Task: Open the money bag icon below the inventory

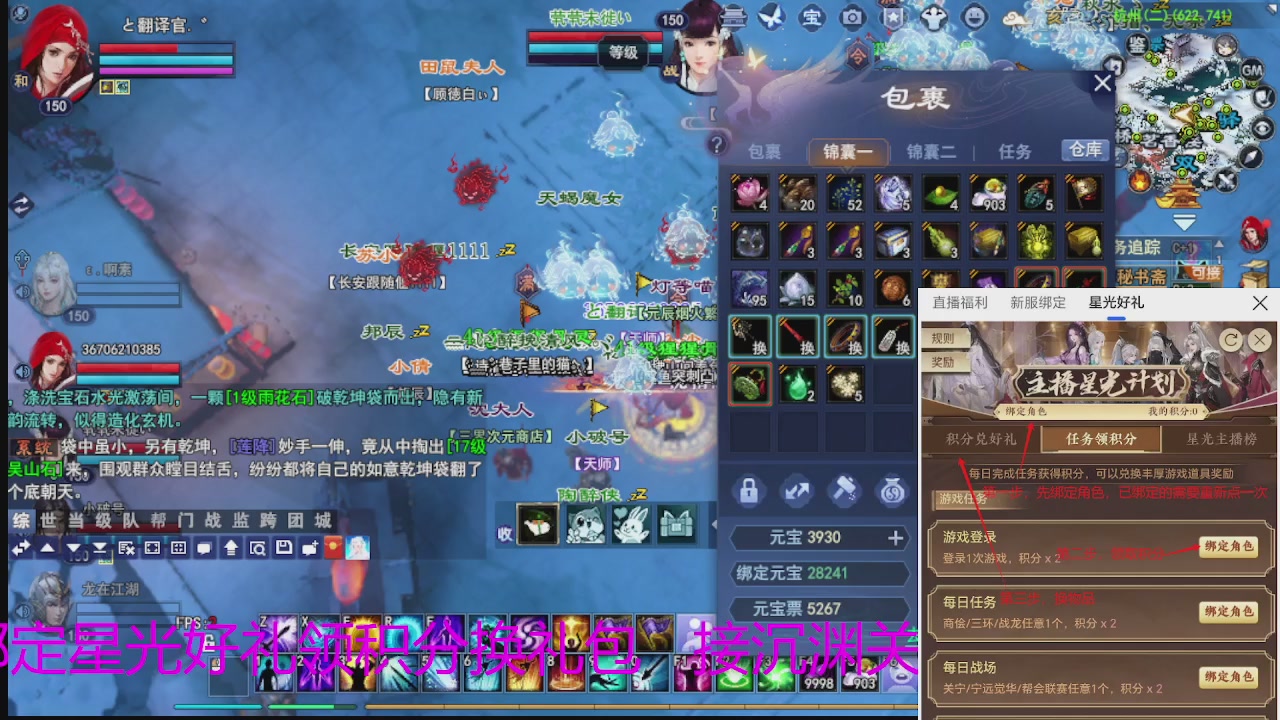Action: click(x=890, y=491)
